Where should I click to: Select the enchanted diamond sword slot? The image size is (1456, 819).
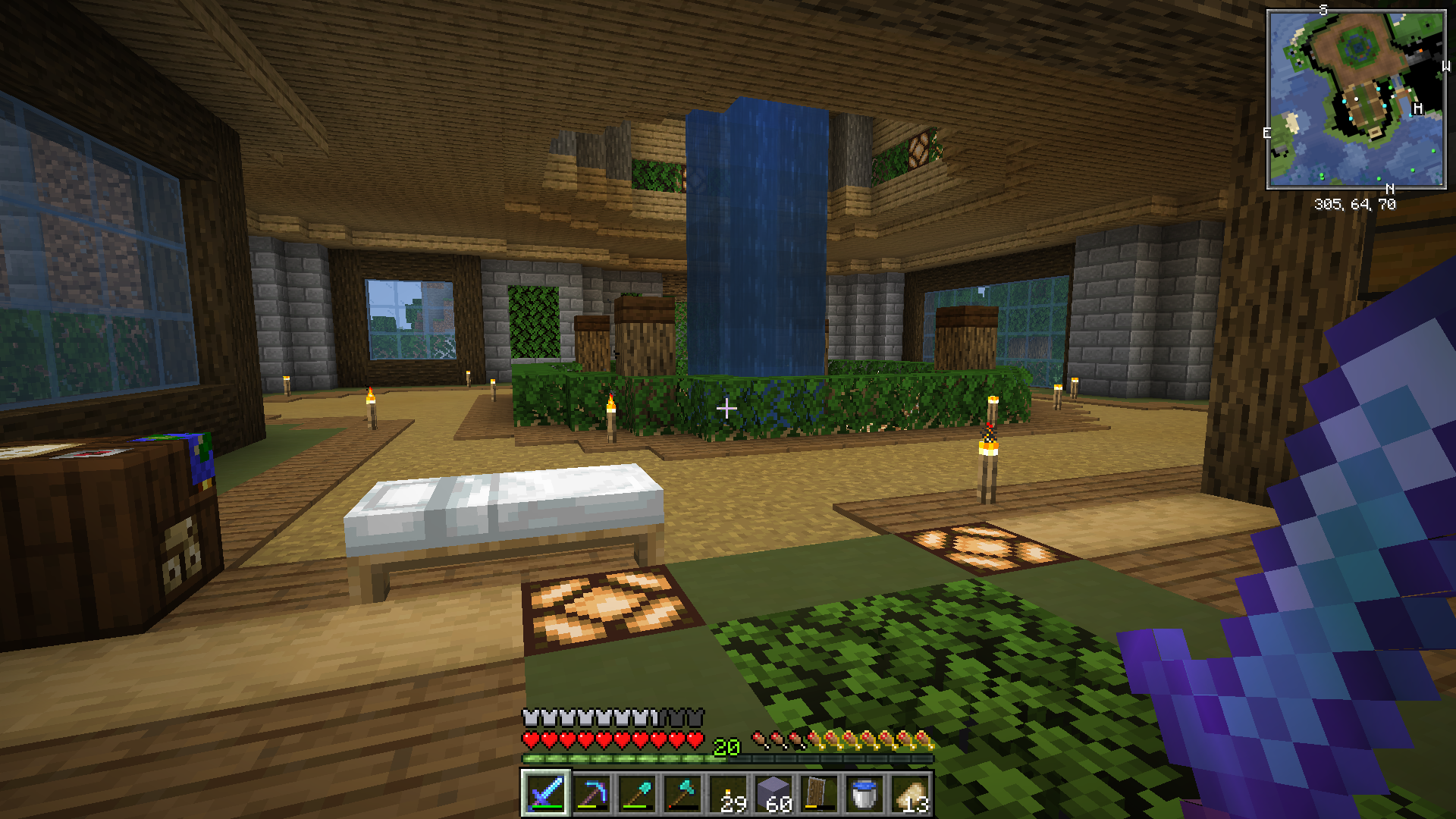pos(545,793)
